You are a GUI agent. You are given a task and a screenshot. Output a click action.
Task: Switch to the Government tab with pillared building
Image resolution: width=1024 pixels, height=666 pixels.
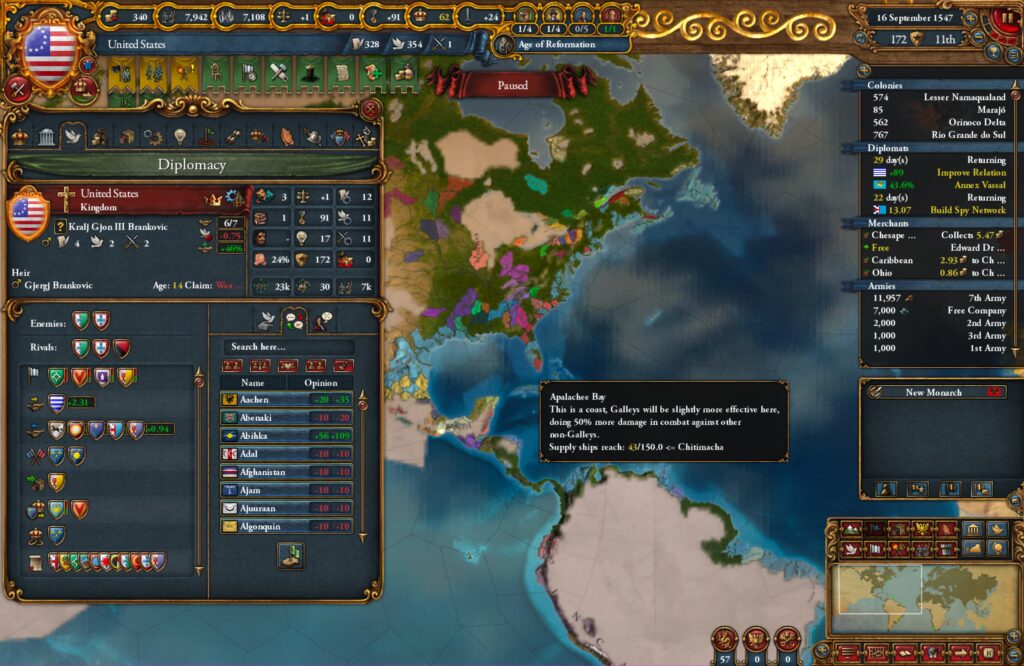pyautogui.click(x=46, y=137)
